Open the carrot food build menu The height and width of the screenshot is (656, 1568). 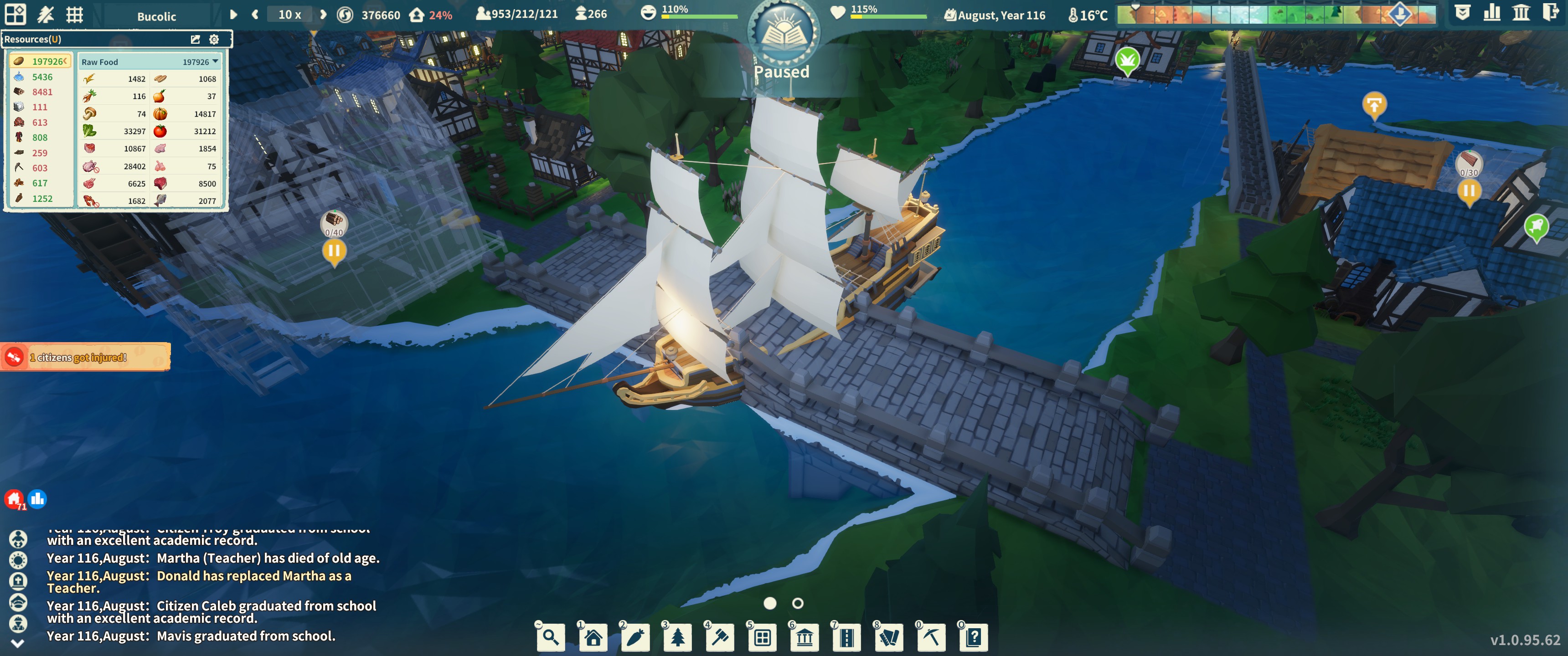click(635, 637)
